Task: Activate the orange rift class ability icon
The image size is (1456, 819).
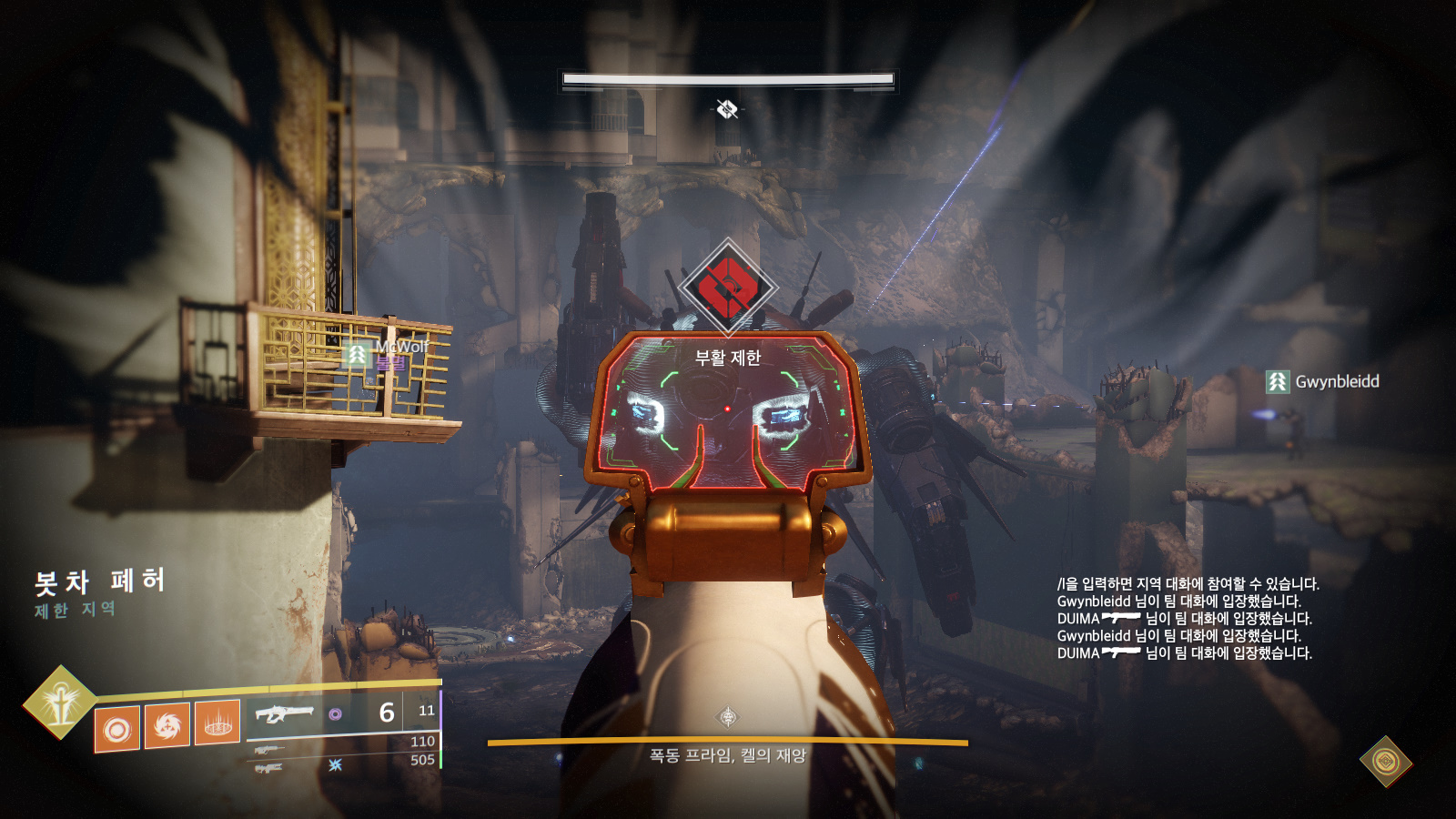Action: tap(217, 723)
